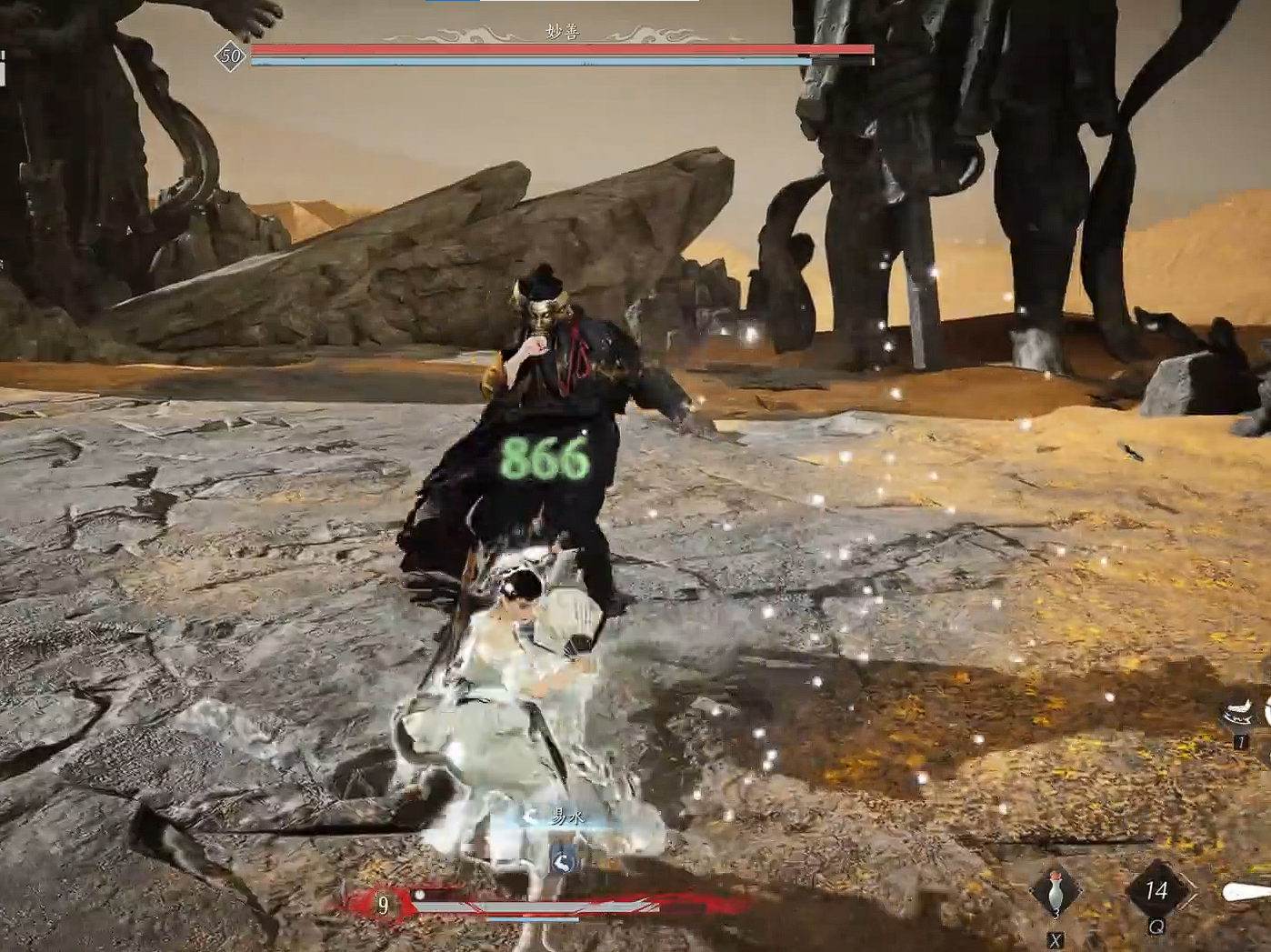Click the blue buff icon under 易水
The width and height of the screenshot is (1271, 952).
click(x=563, y=858)
